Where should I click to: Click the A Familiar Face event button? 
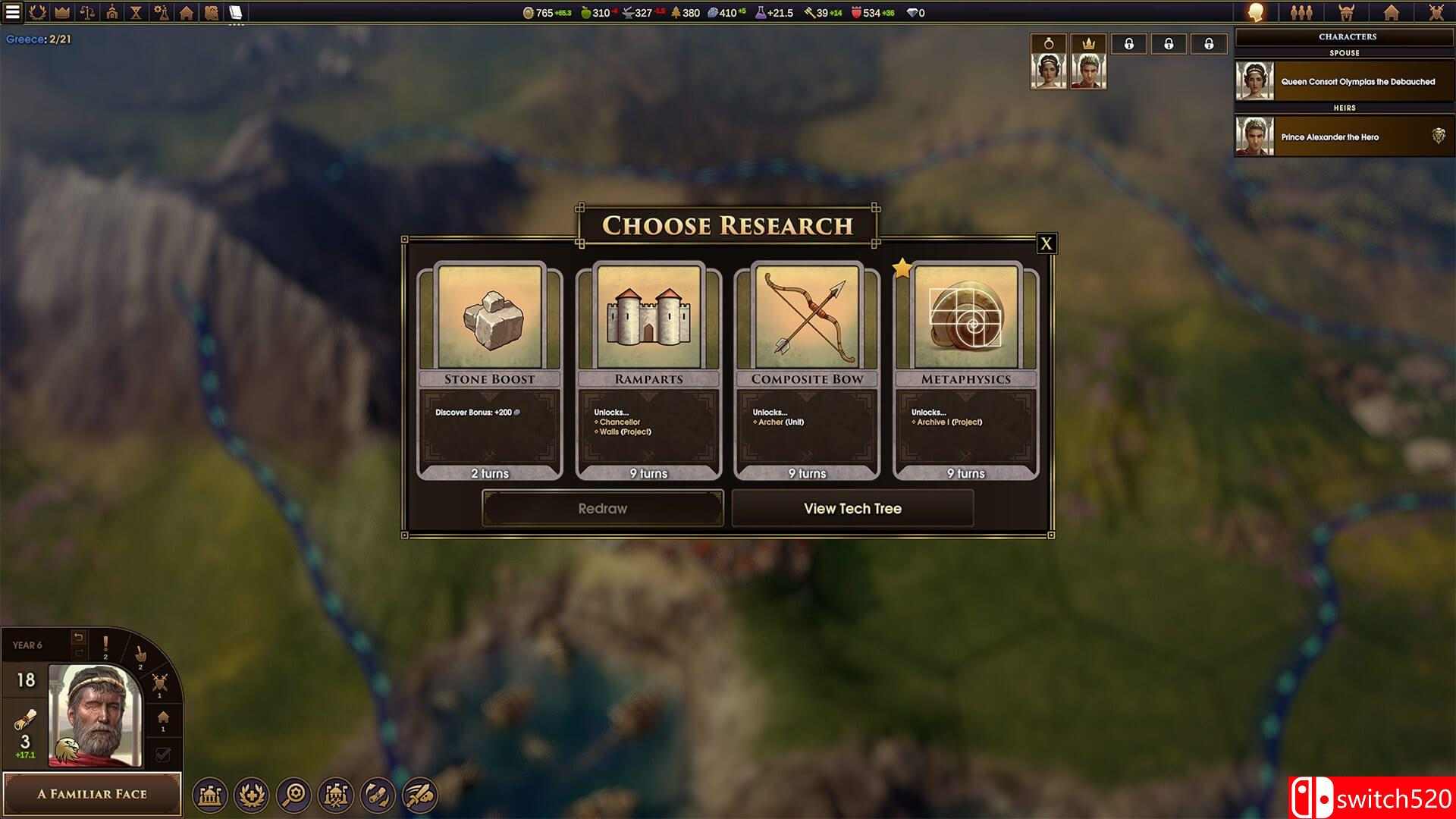click(92, 794)
